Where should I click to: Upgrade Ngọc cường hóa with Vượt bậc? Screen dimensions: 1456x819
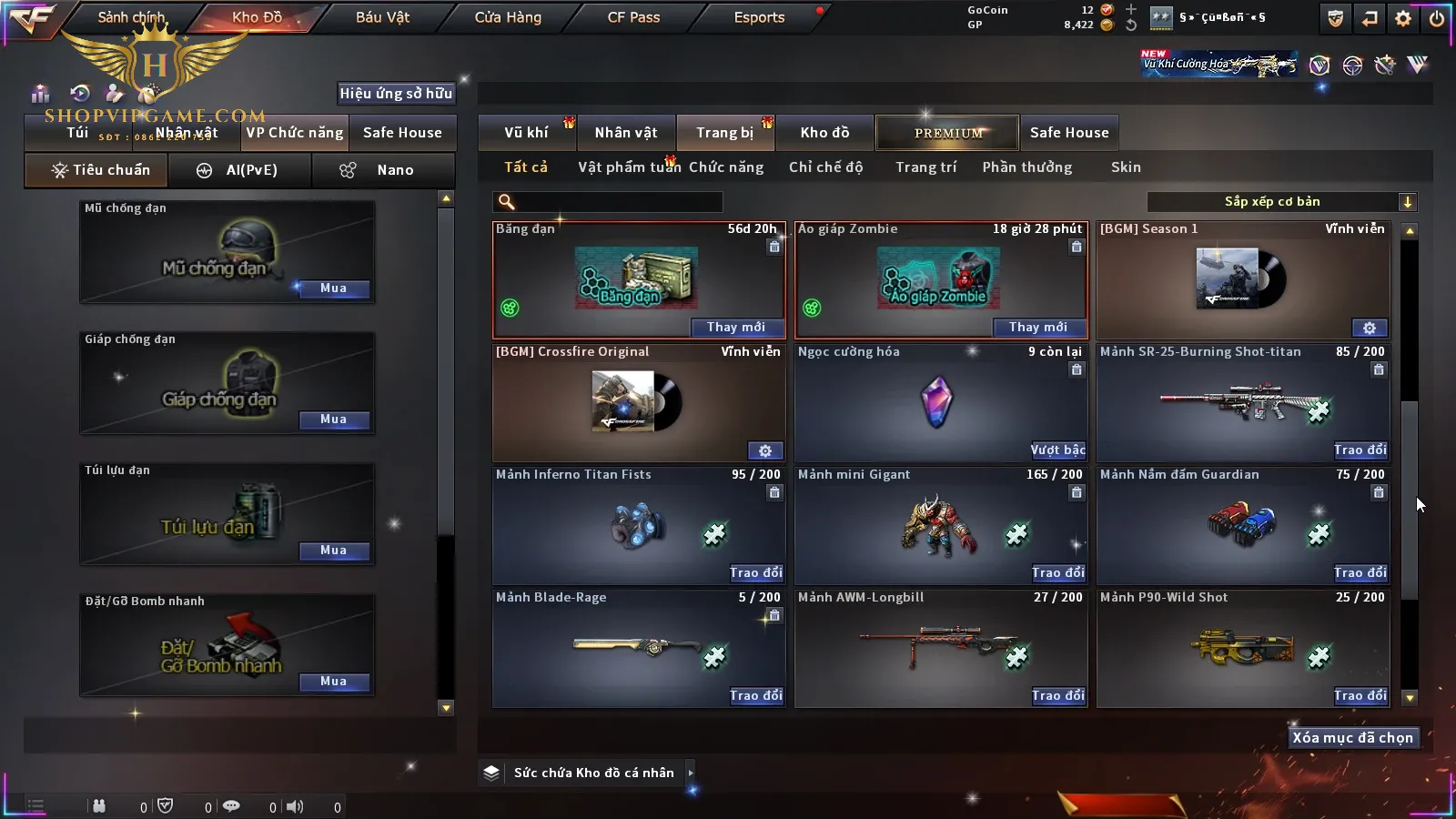tap(1057, 450)
